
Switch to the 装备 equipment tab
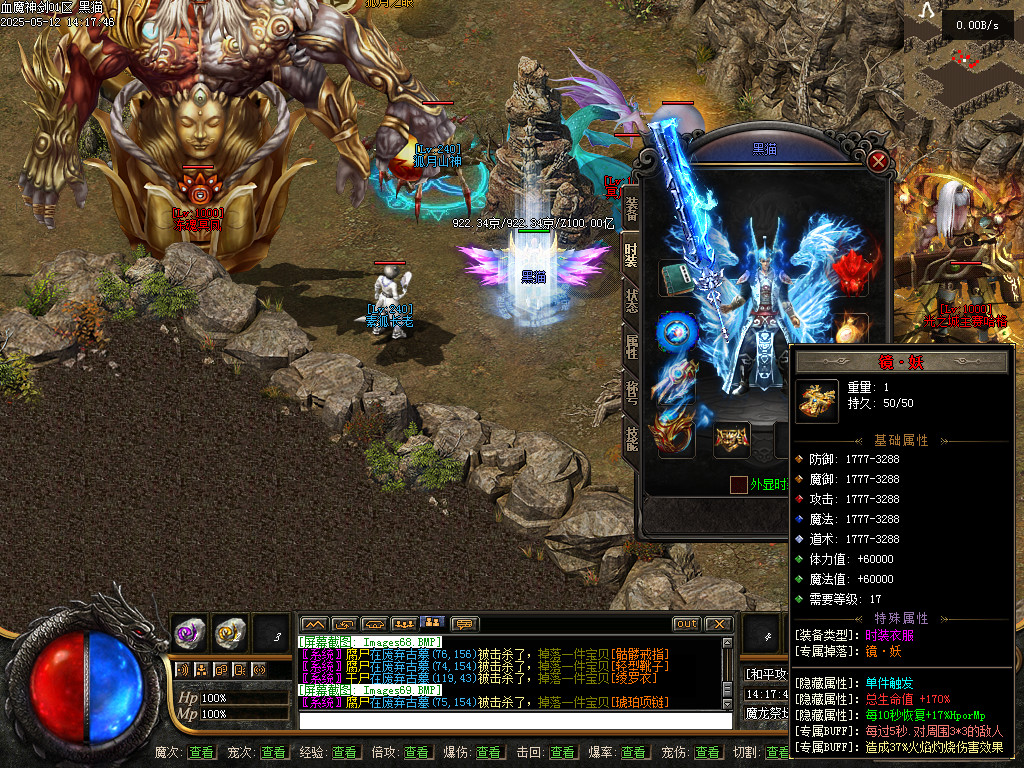coord(631,210)
